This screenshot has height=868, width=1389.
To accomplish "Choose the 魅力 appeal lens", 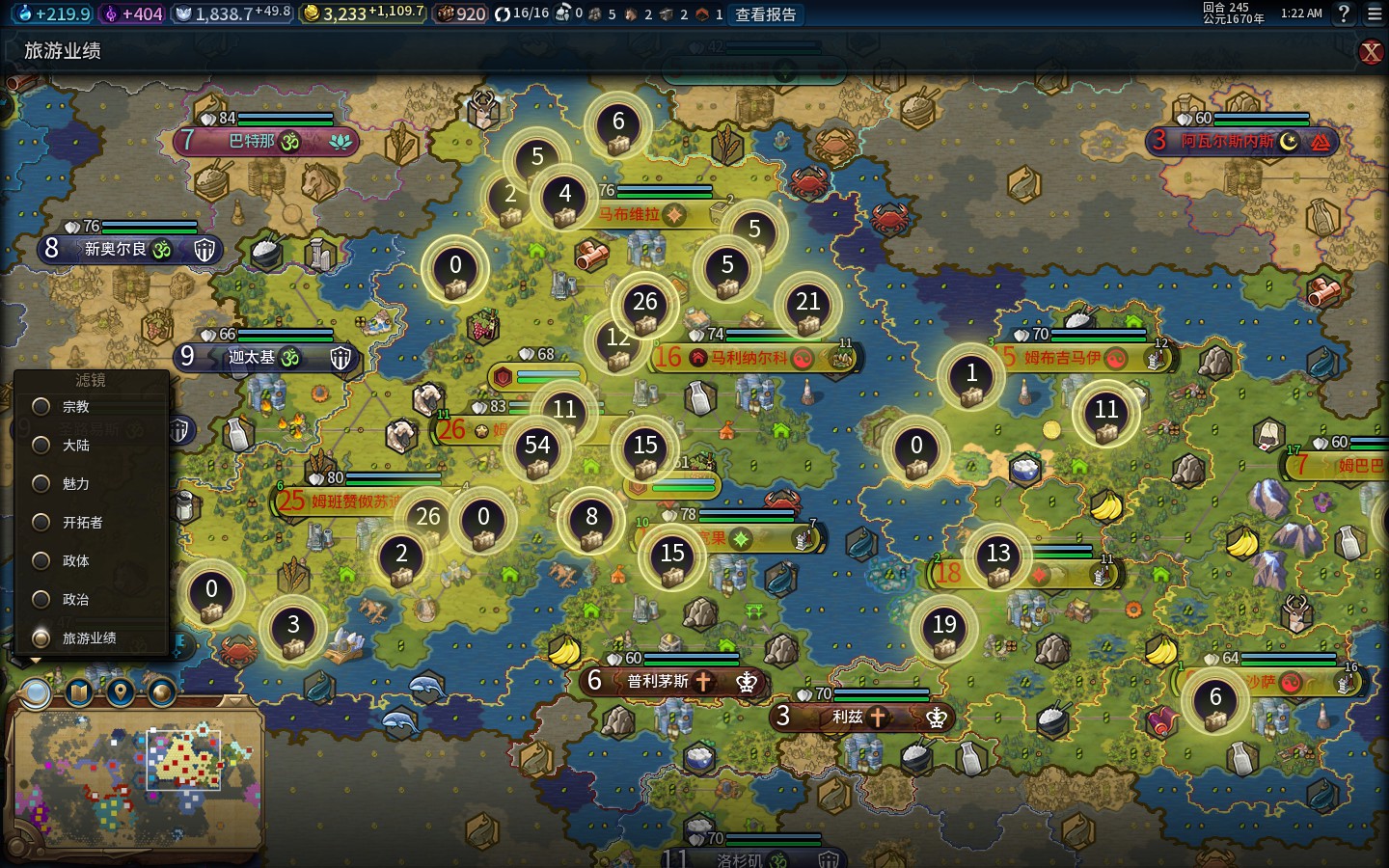I will click(x=41, y=484).
